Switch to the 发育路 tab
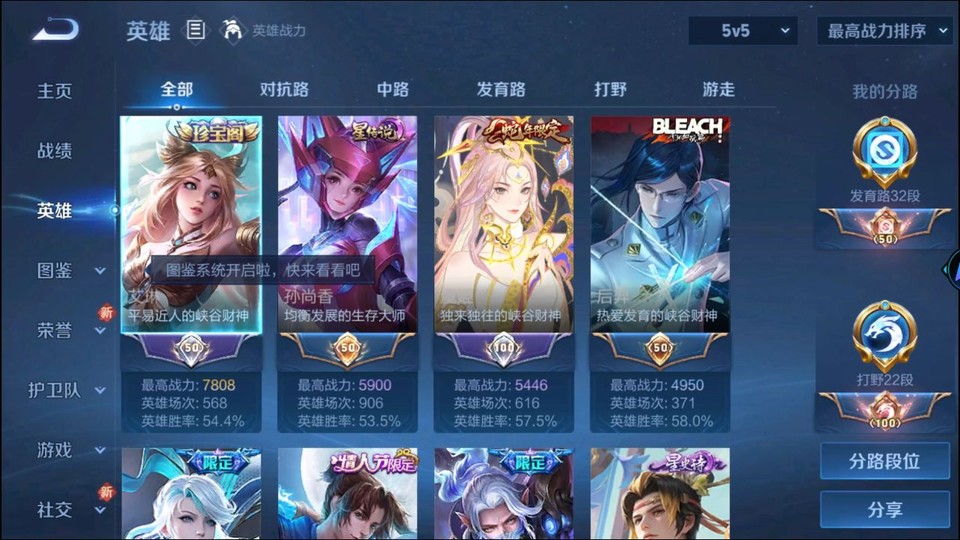The image size is (960, 540). point(501,89)
